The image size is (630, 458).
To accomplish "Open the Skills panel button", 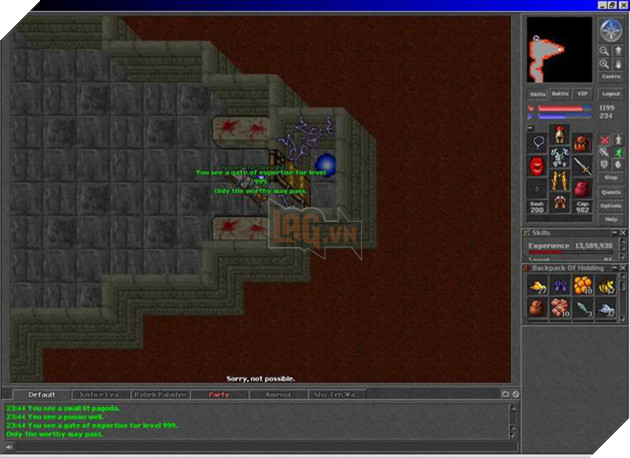I will 537,94.
